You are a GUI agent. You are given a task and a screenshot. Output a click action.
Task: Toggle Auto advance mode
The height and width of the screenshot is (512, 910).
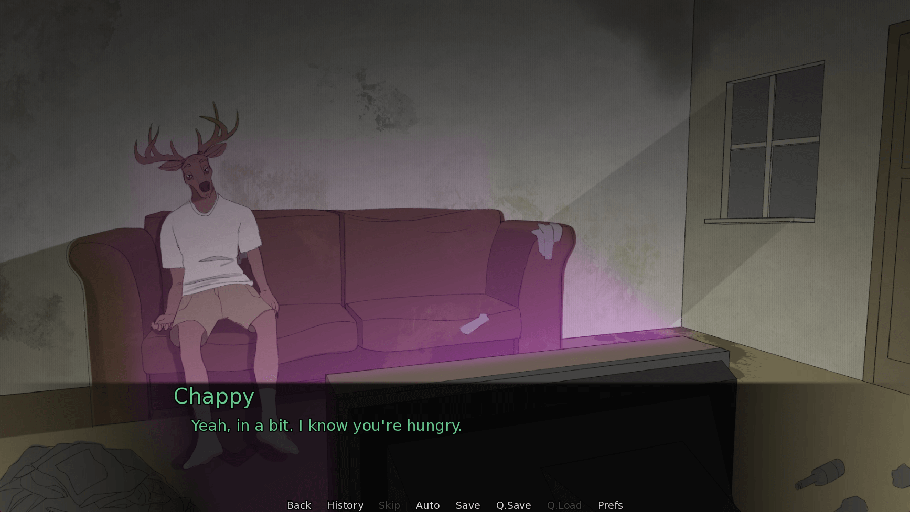pyautogui.click(x=427, y=505)
